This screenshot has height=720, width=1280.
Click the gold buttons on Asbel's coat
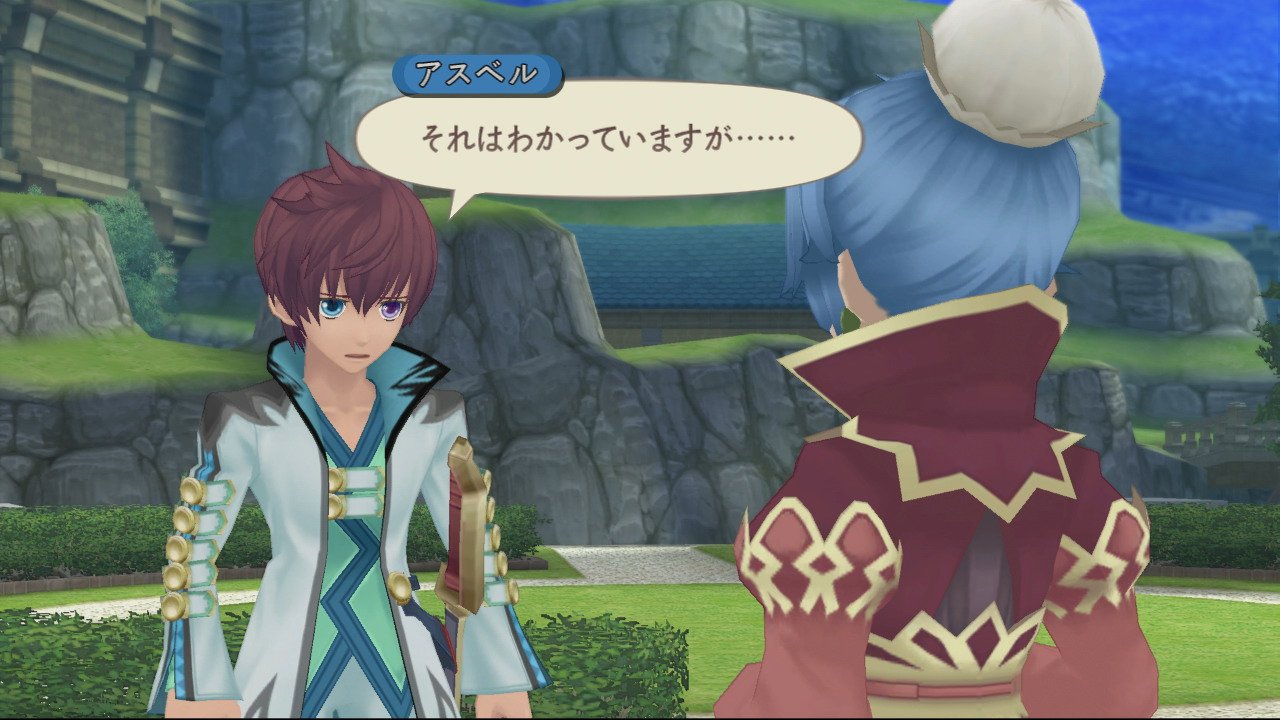coord(193,540)
